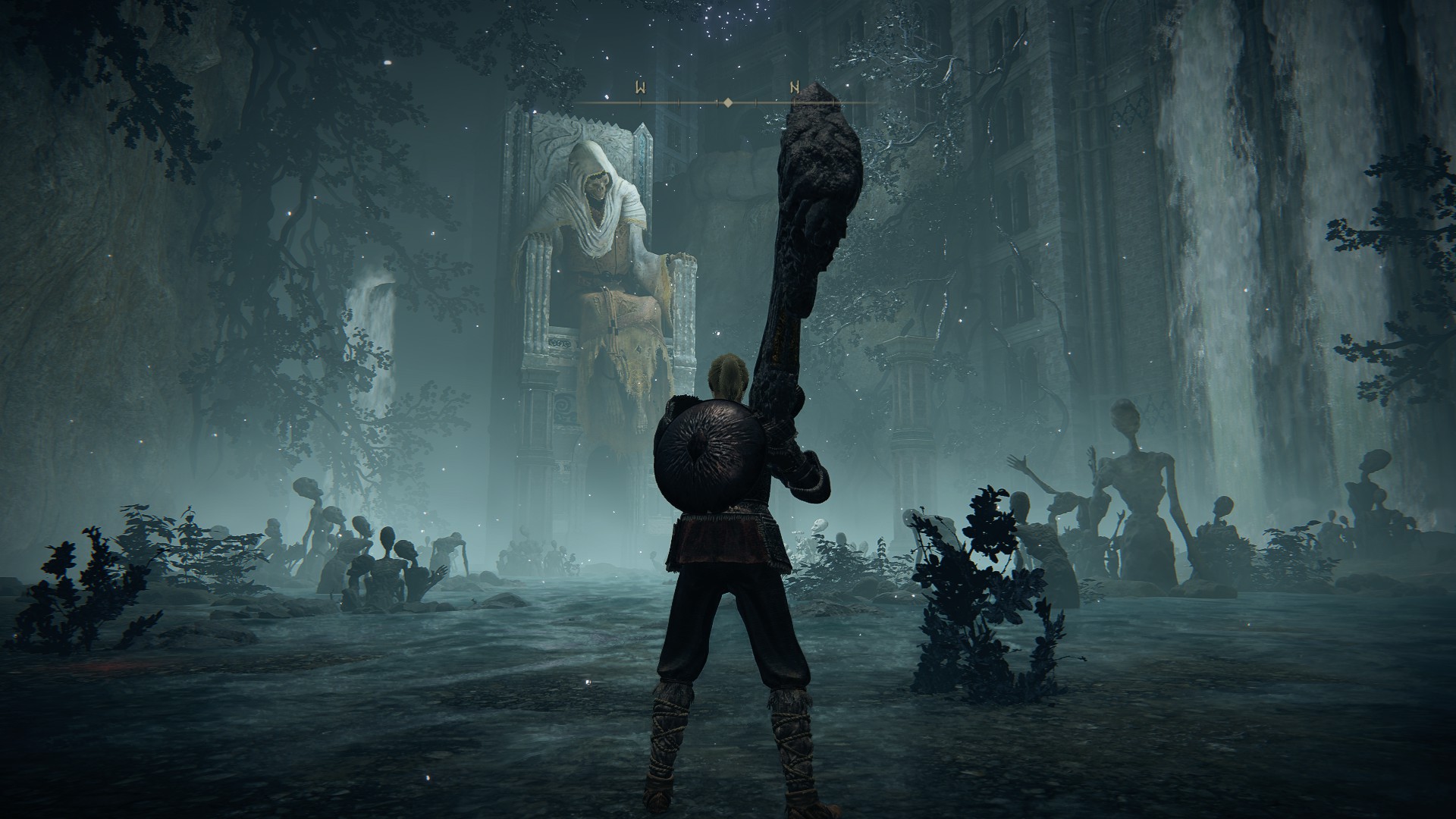Screen dimensions: 1456x819
Task: Select the diamond marker on the compass
Action: point(727,102)
